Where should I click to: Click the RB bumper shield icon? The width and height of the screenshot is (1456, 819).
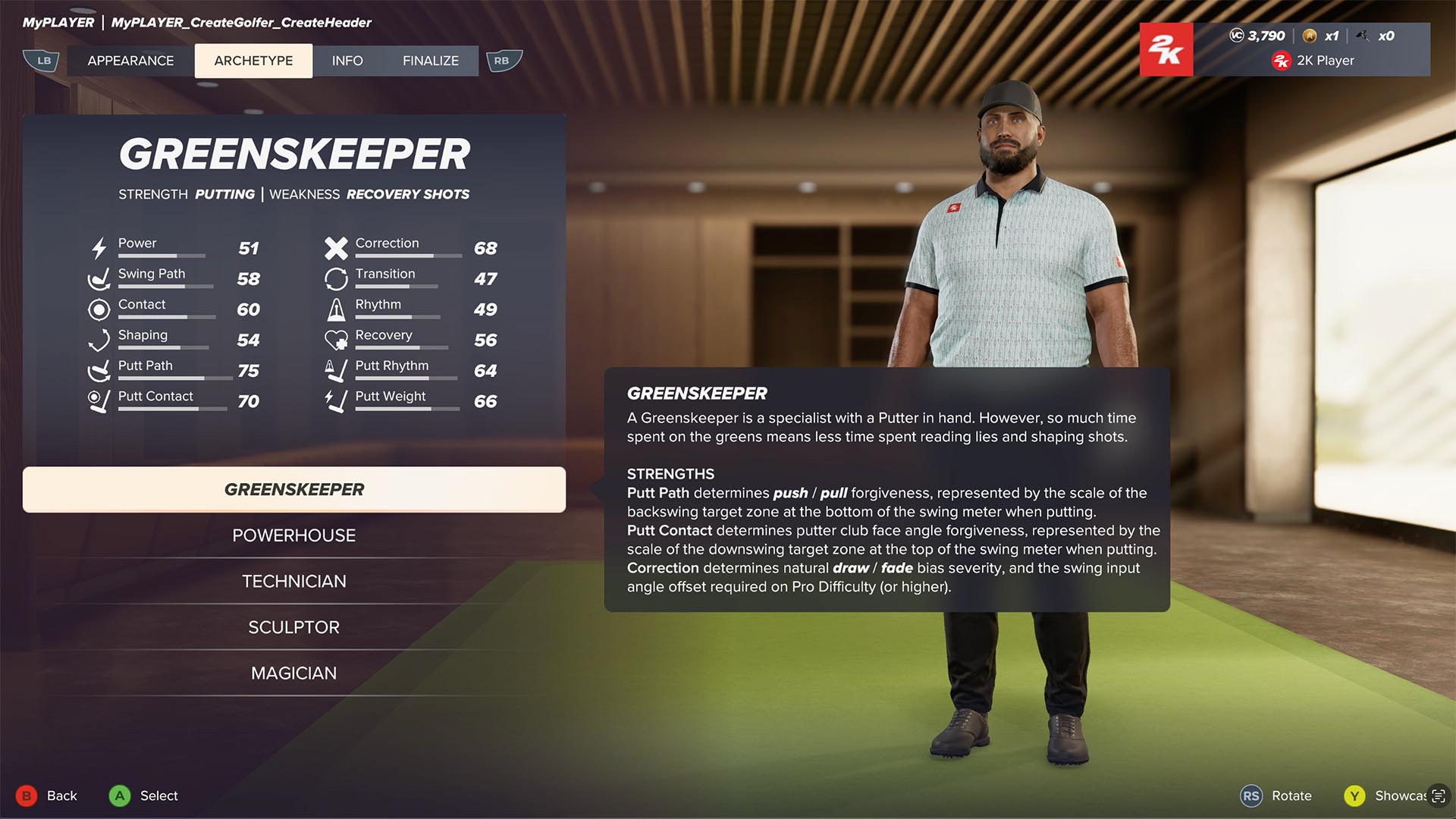(x=504, y=60)
